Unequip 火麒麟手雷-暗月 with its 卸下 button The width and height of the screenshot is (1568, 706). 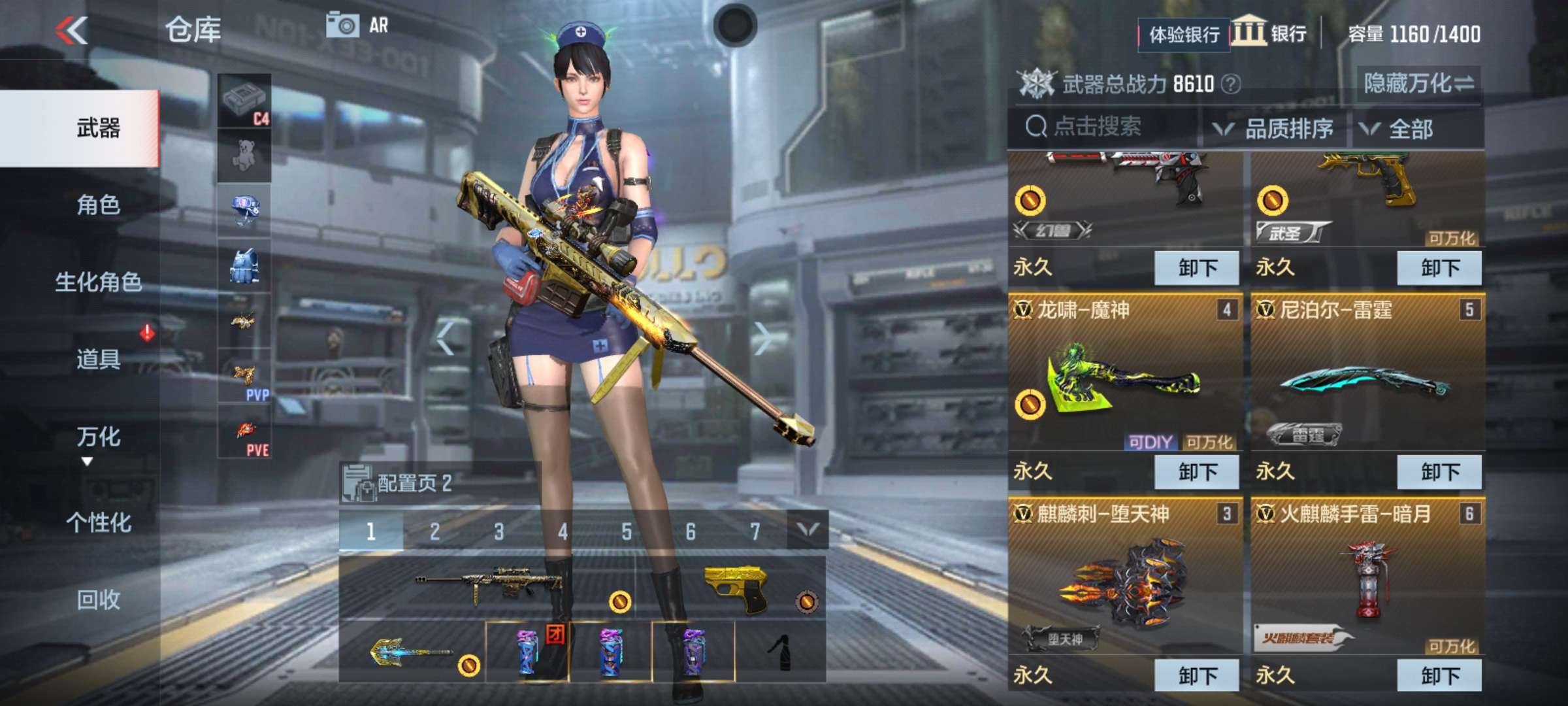coord(1439,677)
